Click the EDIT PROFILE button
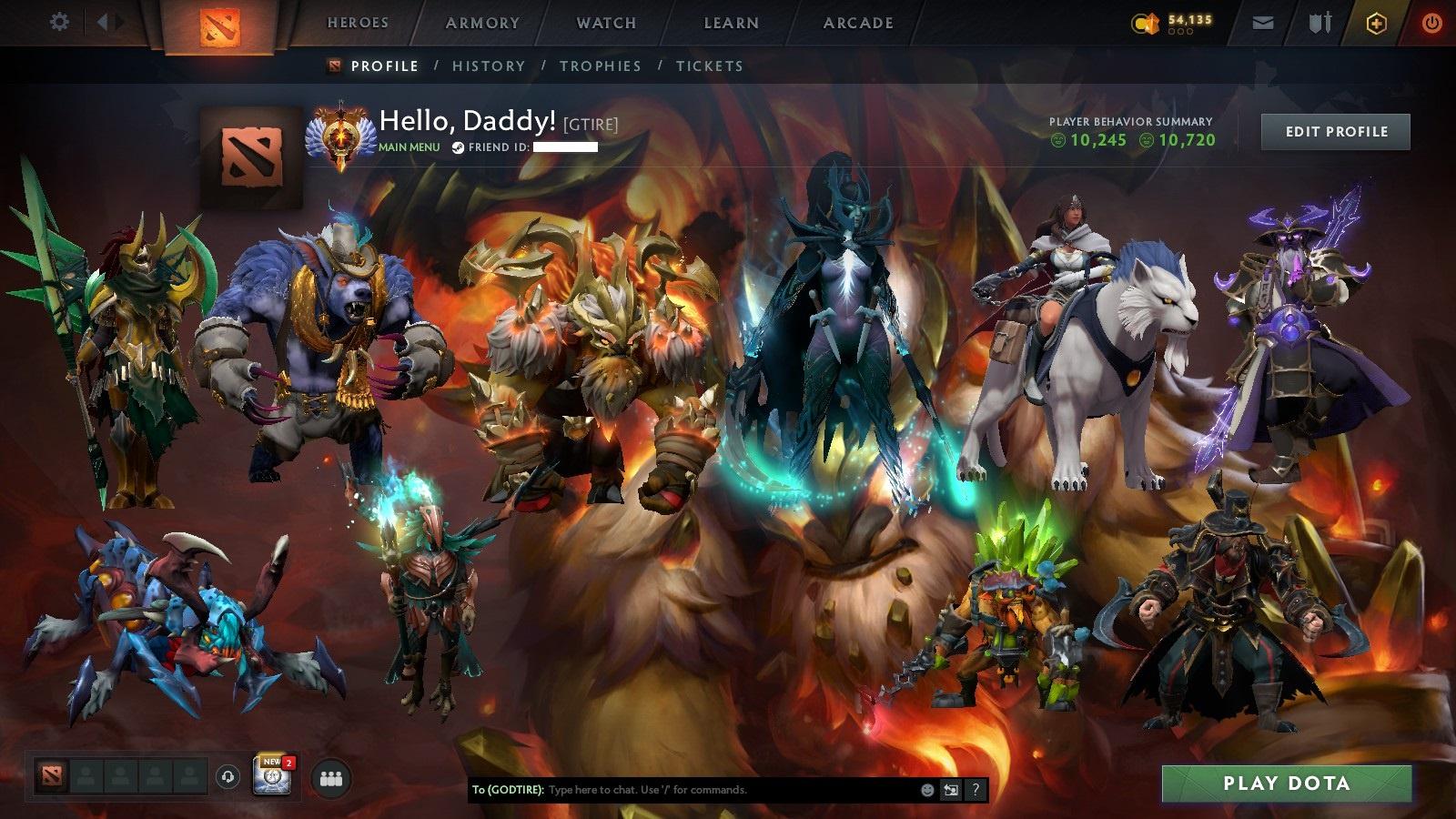 (x=1334, y=132)
